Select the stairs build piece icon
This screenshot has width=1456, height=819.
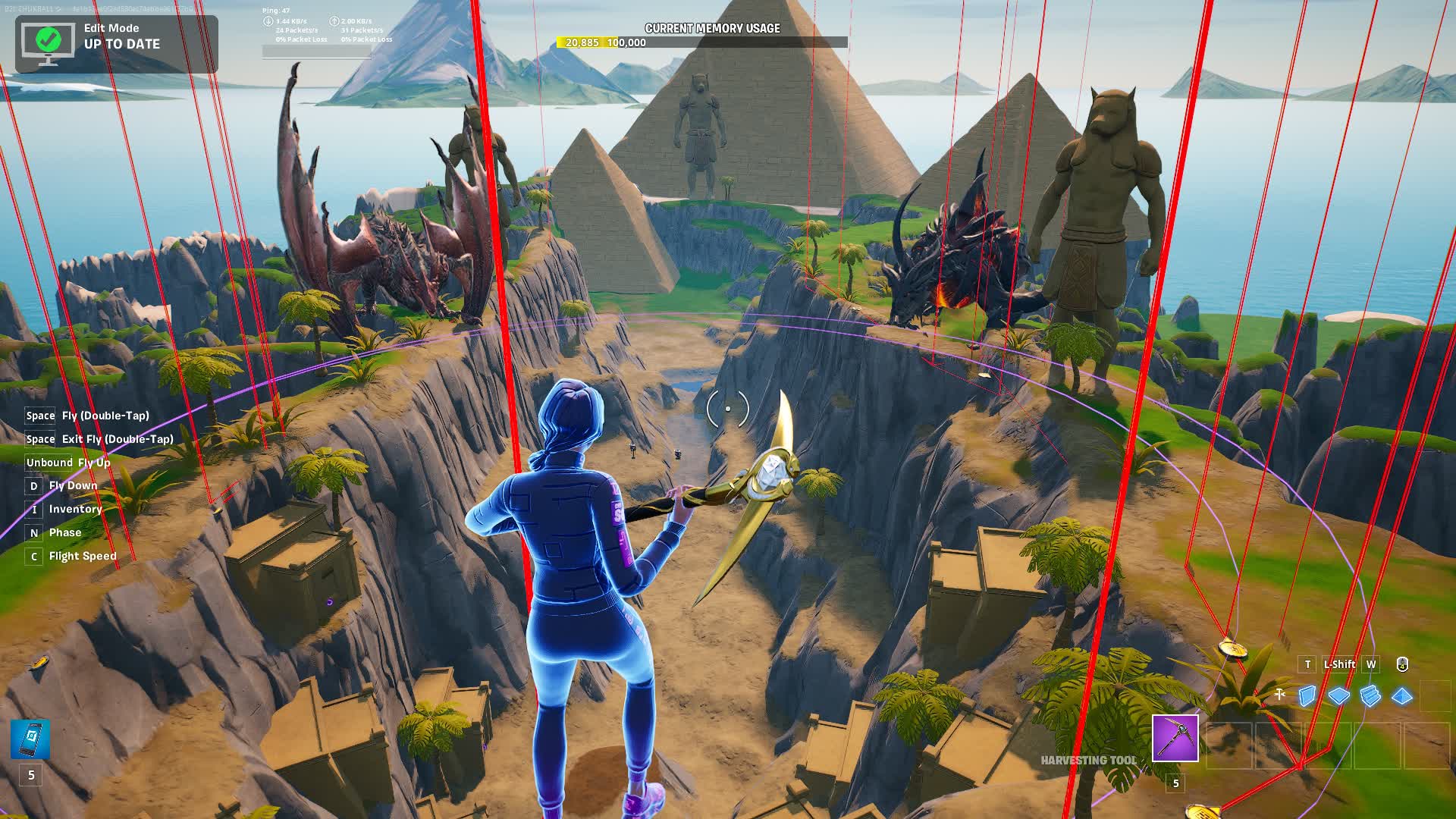pos(1370,696)
